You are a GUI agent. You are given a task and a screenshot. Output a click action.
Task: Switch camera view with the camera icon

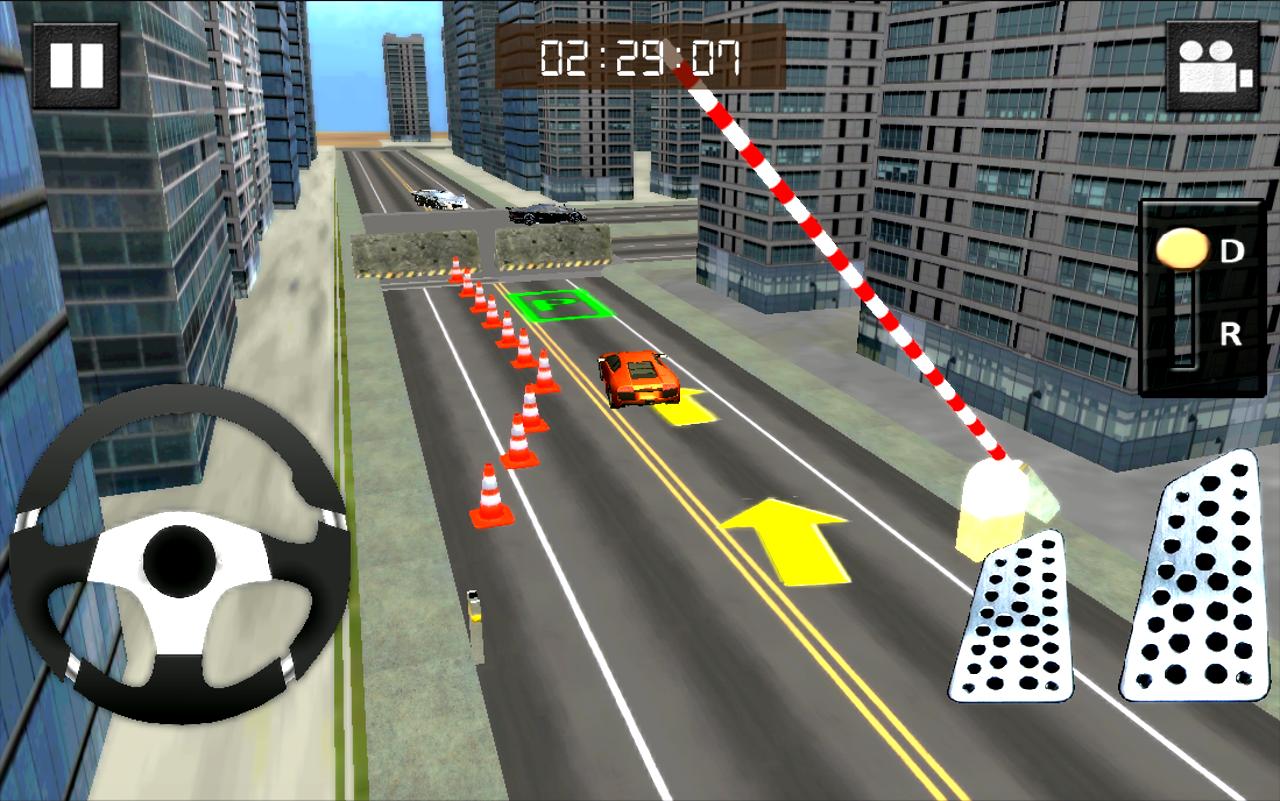[1215, 66]
